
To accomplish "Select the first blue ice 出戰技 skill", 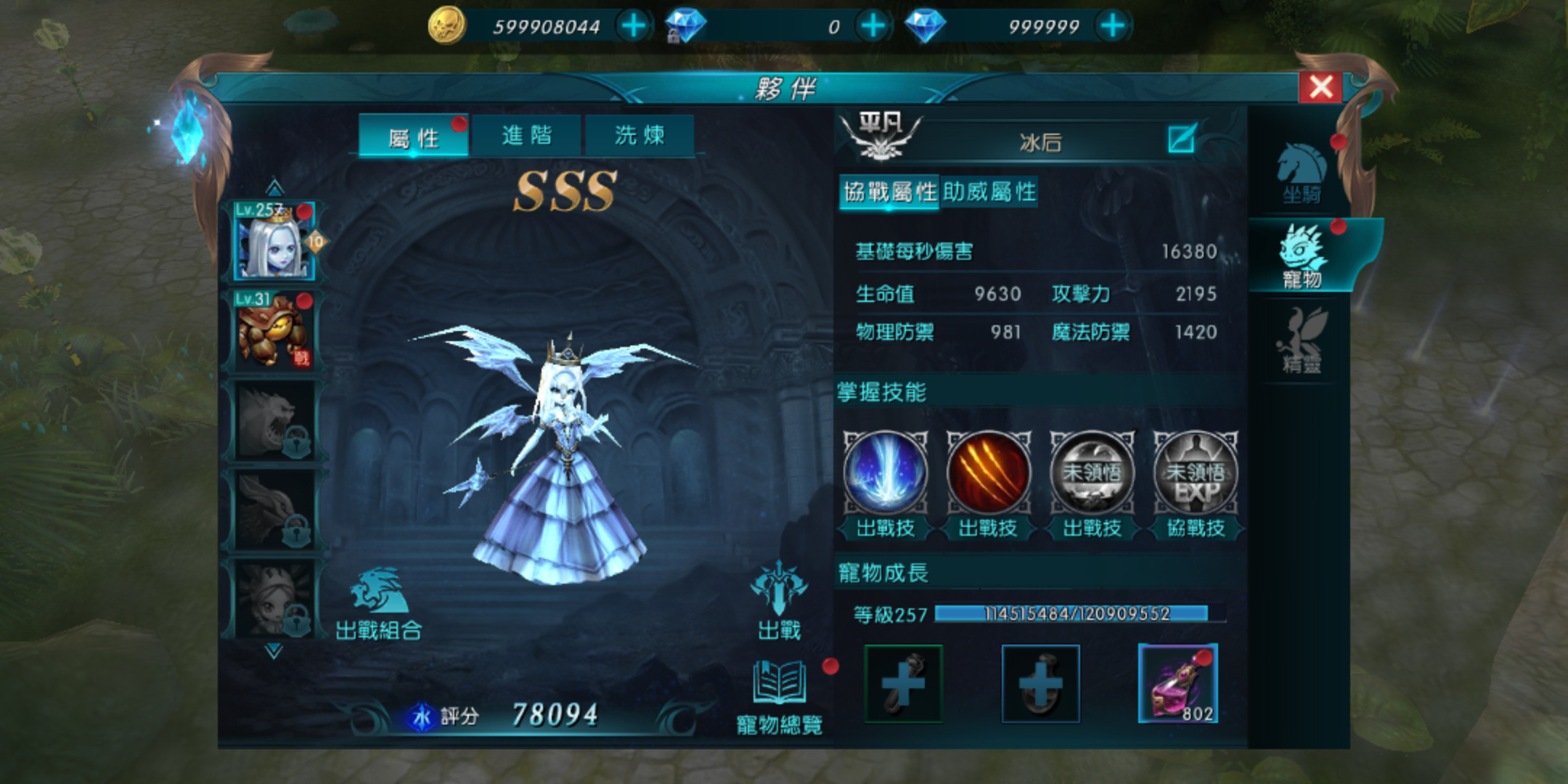I will [886, 472].
